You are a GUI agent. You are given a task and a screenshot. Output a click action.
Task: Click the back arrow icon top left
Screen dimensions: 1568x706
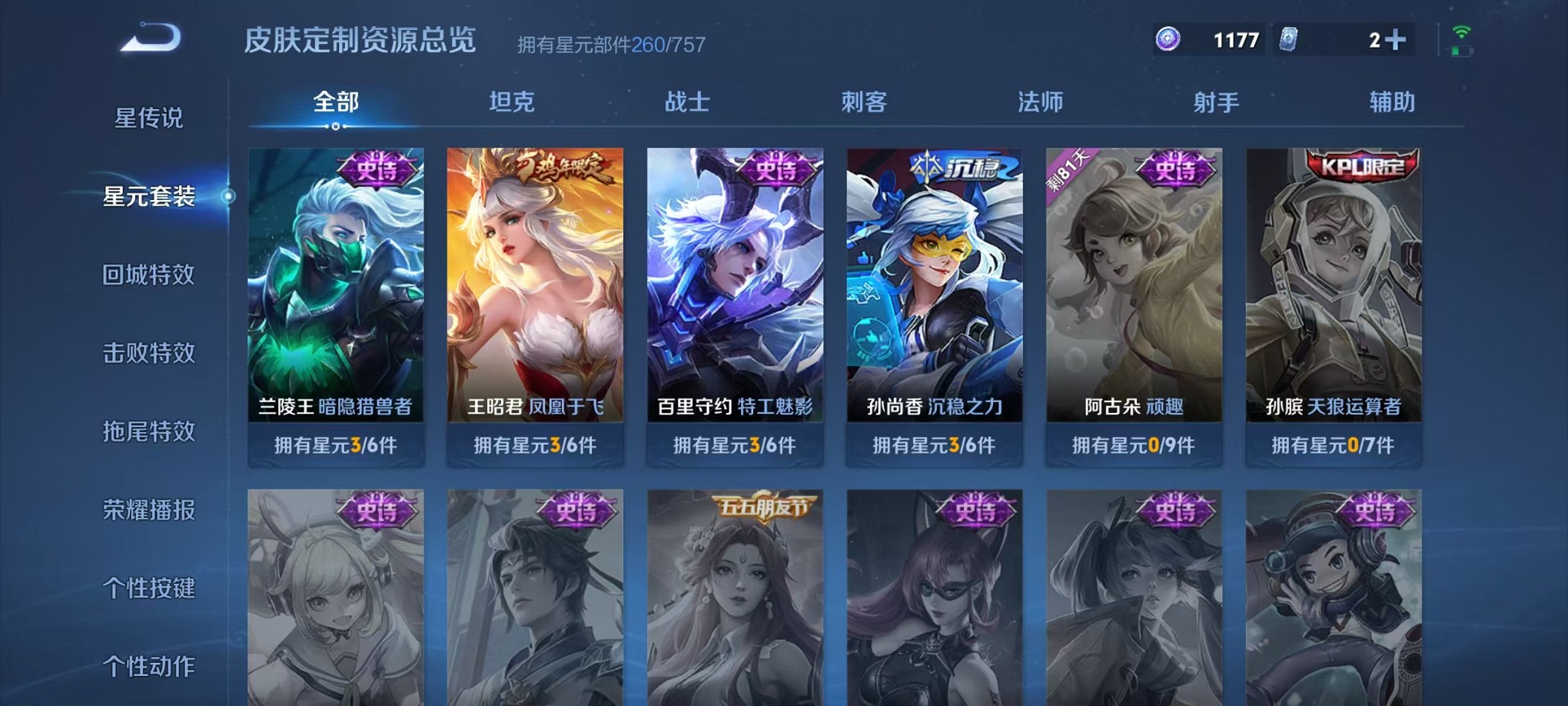(148, 38)
